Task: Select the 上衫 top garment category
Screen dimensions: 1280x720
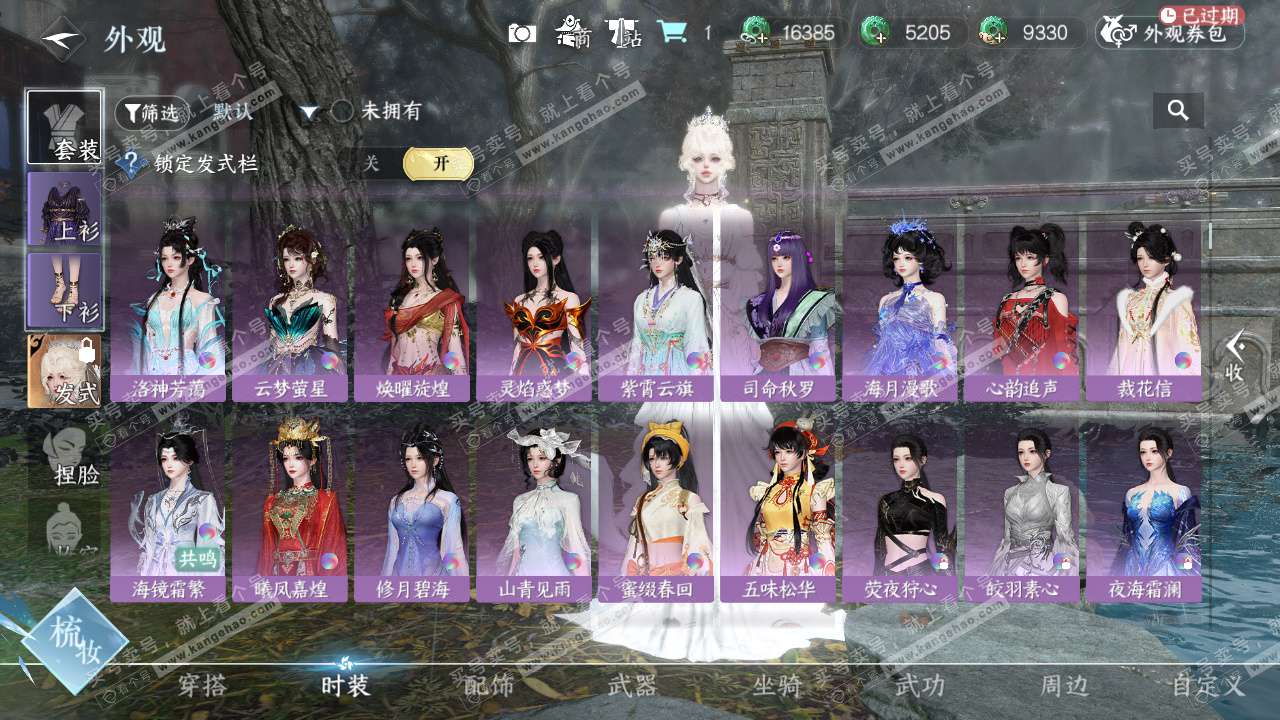Action: [65, 209]
